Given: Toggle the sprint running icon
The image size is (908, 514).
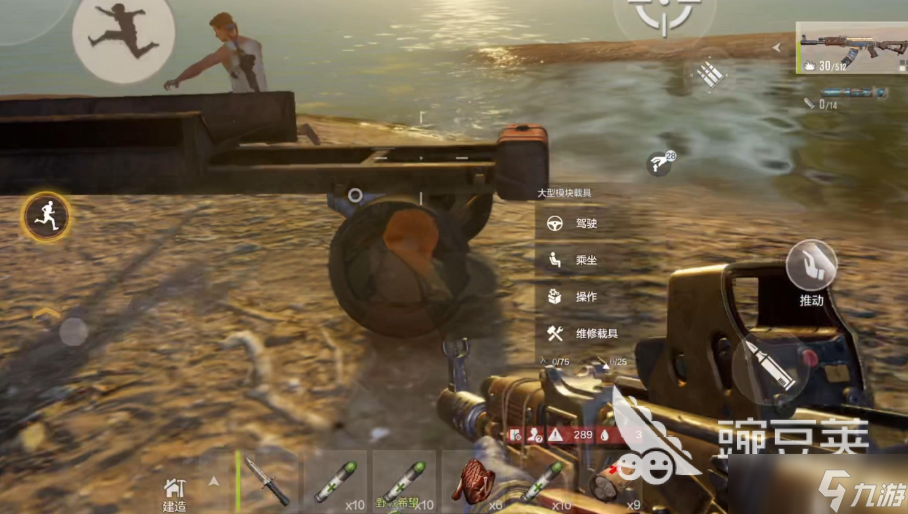Looking at the screenshot, I should [x=46, y=214].
